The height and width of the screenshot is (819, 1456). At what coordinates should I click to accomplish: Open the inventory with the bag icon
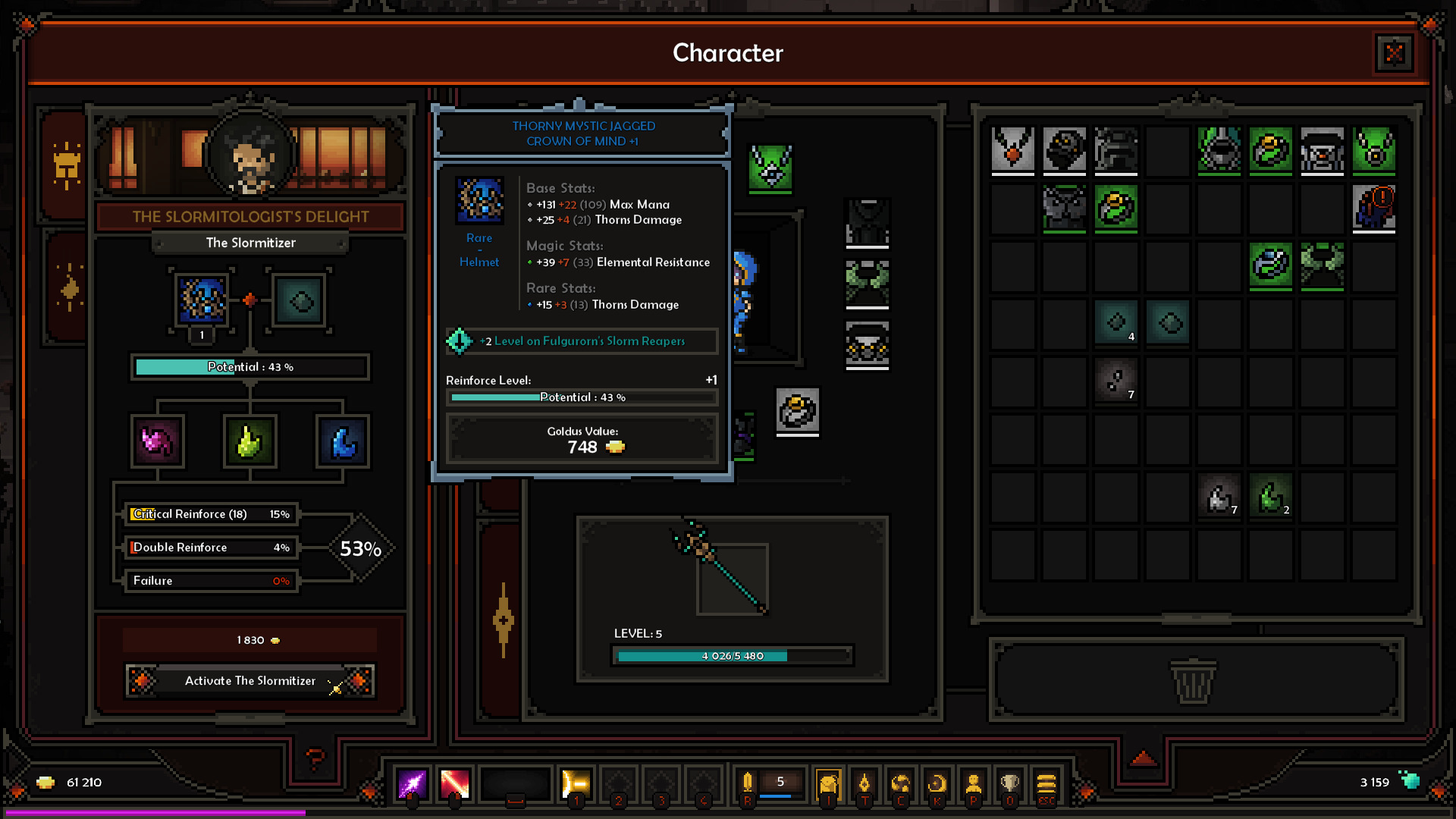(x=828, y=783)
